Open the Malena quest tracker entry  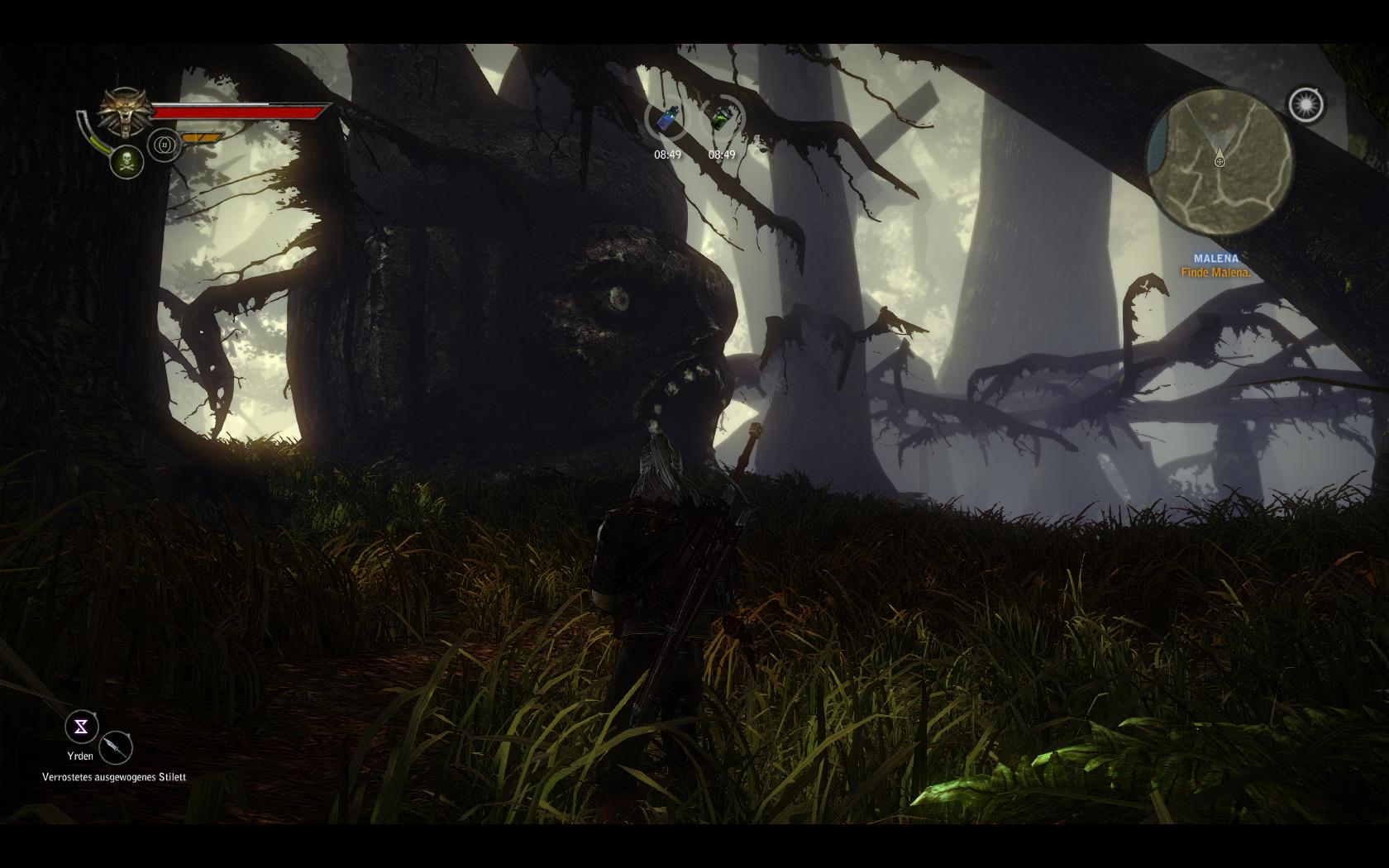coord(1215,265)
